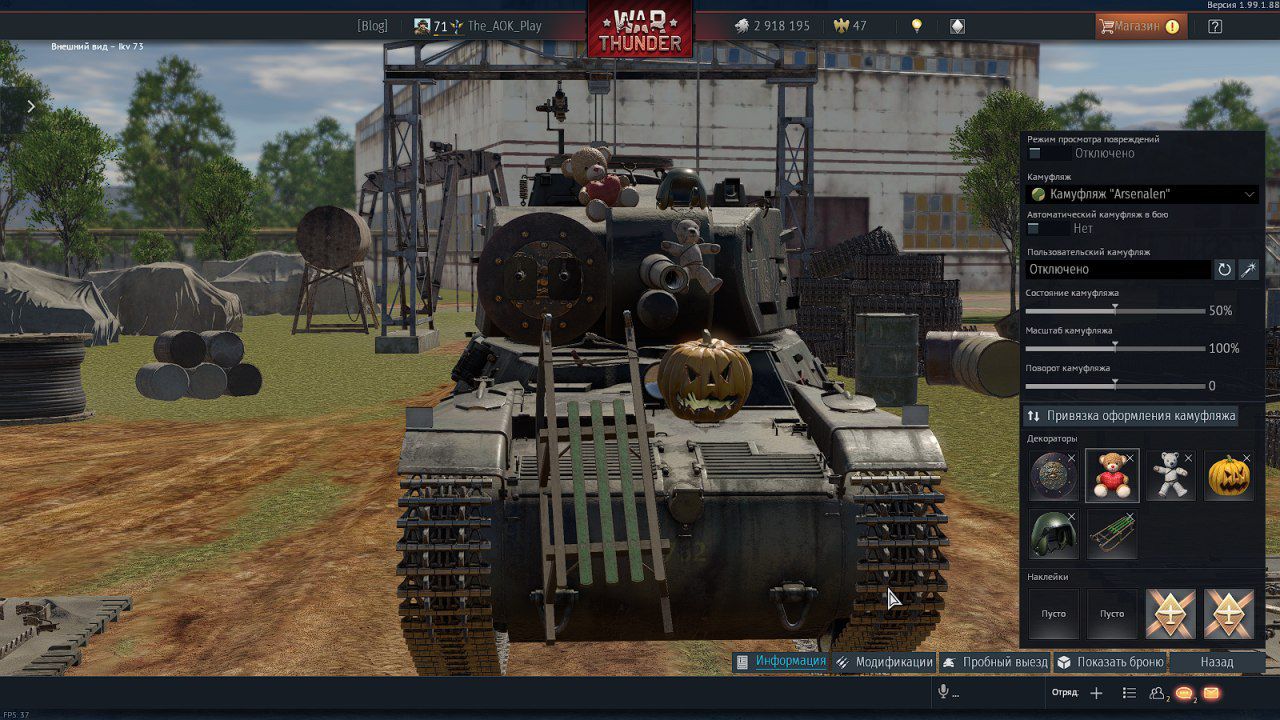Select the wooden sled decorator slot
Image resolution: width=1280 pixels, height=720 pixels.
[x=1111, y=534]
